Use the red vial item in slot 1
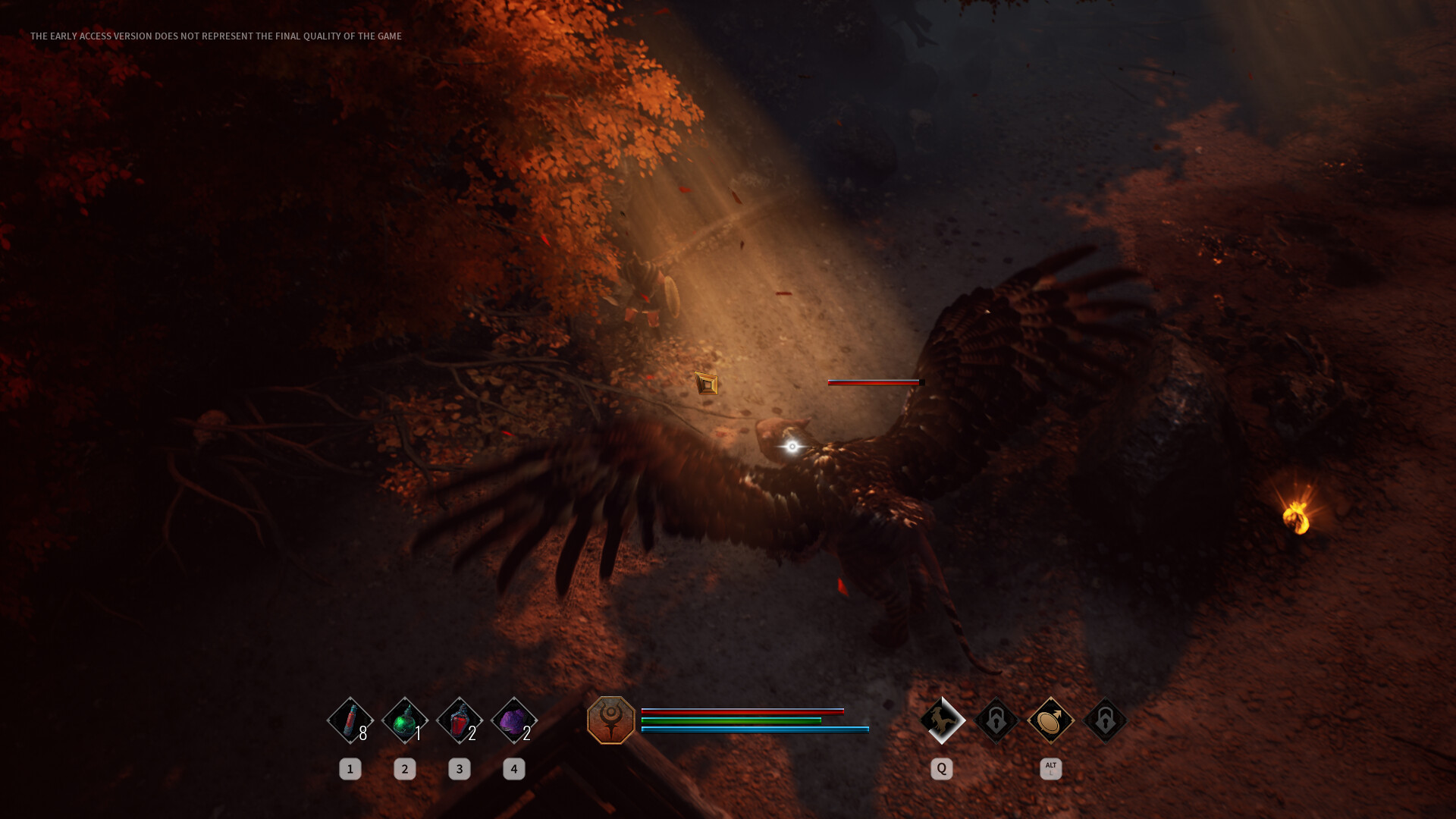The image size is (1456, 819). click(350, 721)
